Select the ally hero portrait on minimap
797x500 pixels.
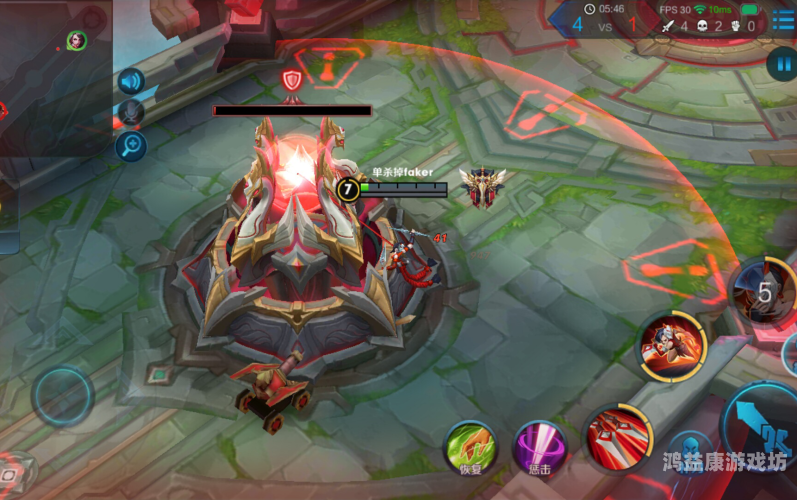[x=76, y=40]
